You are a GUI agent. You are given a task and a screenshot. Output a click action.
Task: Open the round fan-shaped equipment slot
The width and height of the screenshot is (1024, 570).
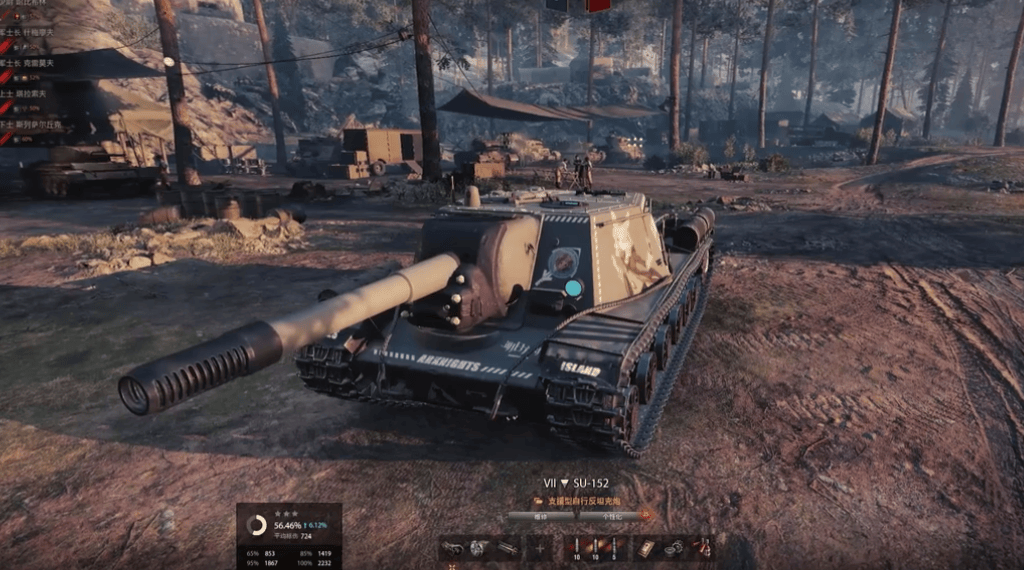(479, 548)
